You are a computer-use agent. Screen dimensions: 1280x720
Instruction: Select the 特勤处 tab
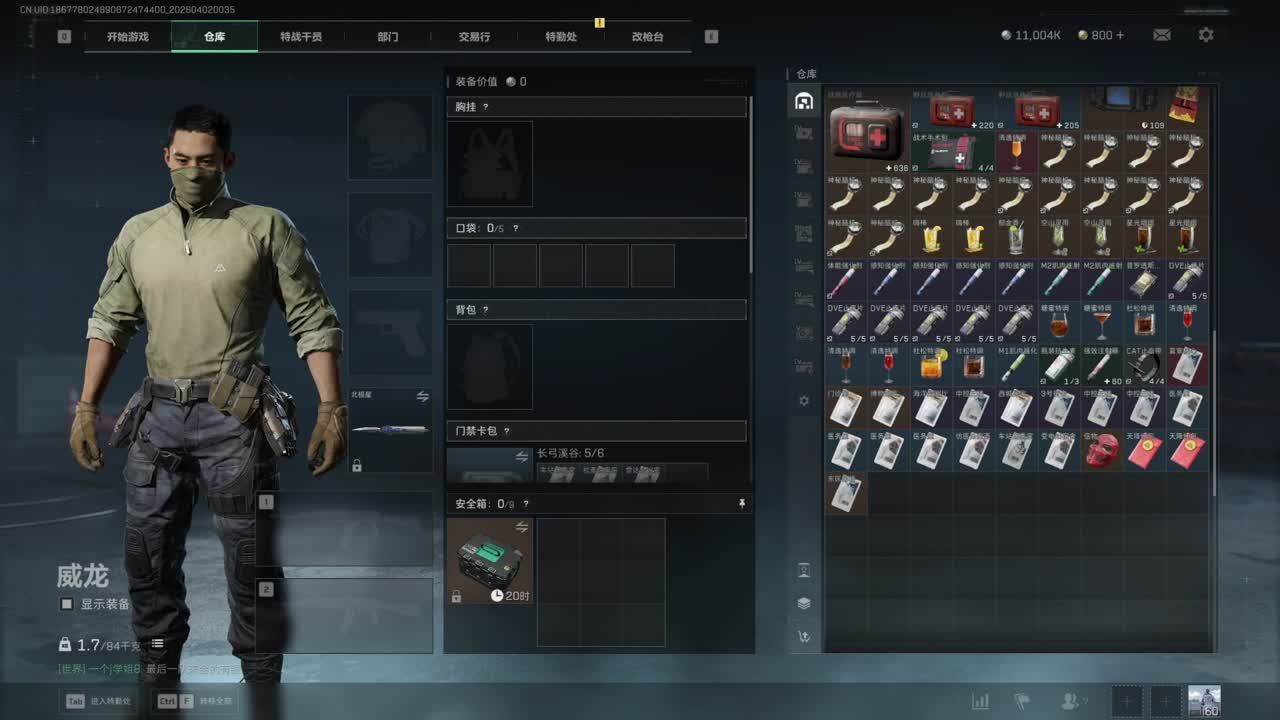pos(561,37)
